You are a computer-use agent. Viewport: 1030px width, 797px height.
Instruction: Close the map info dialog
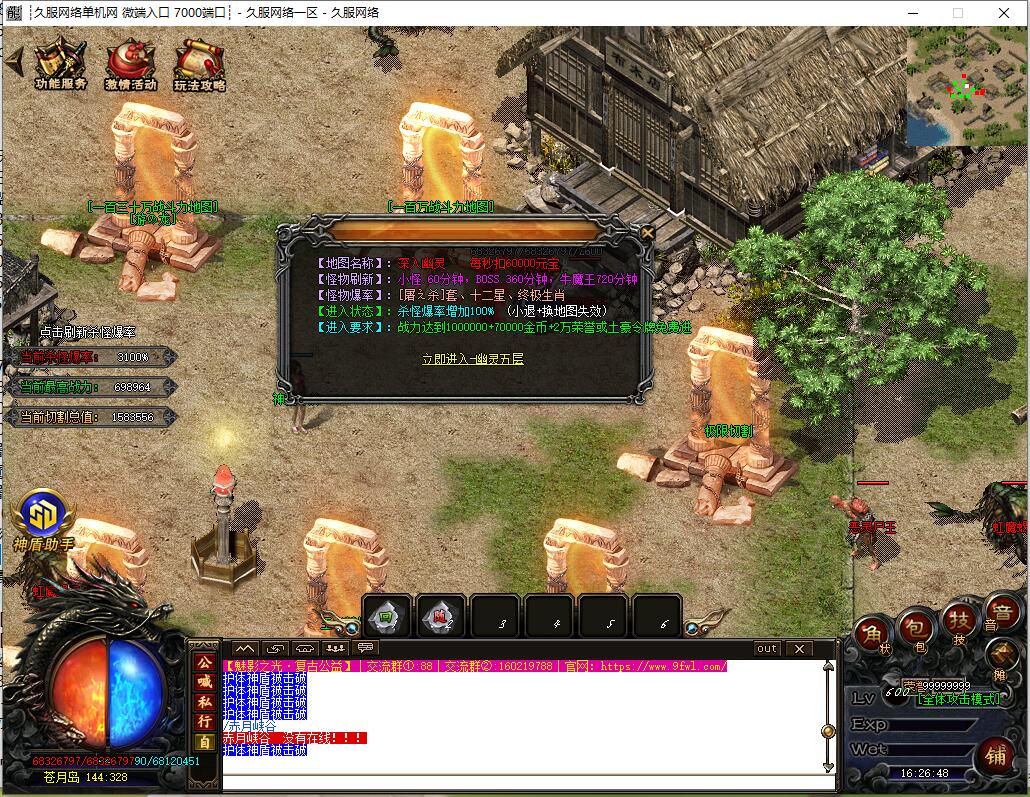[648, 233]
